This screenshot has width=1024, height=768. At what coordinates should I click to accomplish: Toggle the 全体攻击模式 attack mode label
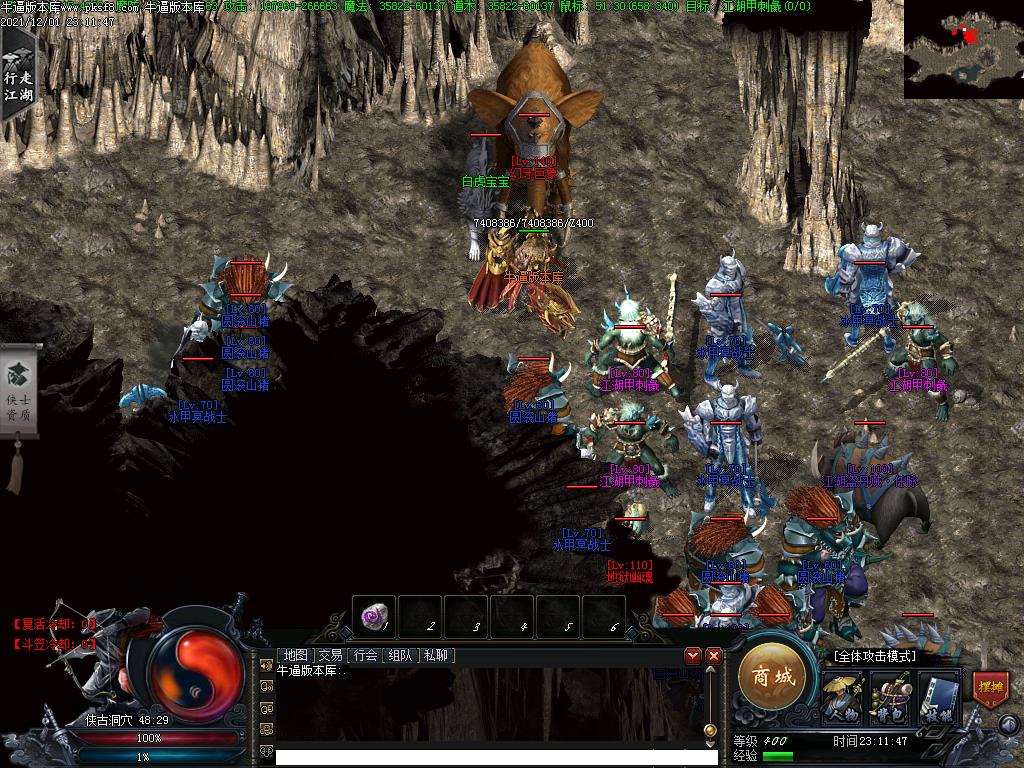[x=874, y=656]
